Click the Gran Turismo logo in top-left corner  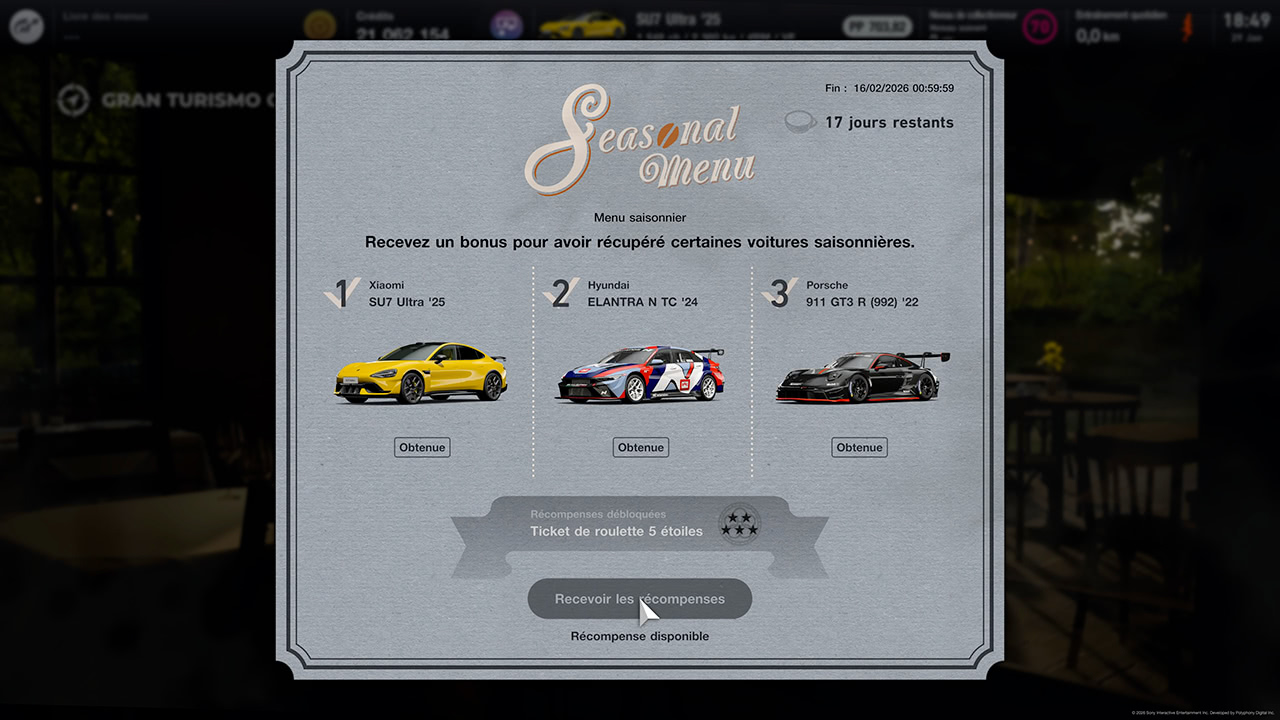pyautogui.click(x=27, y=26)
